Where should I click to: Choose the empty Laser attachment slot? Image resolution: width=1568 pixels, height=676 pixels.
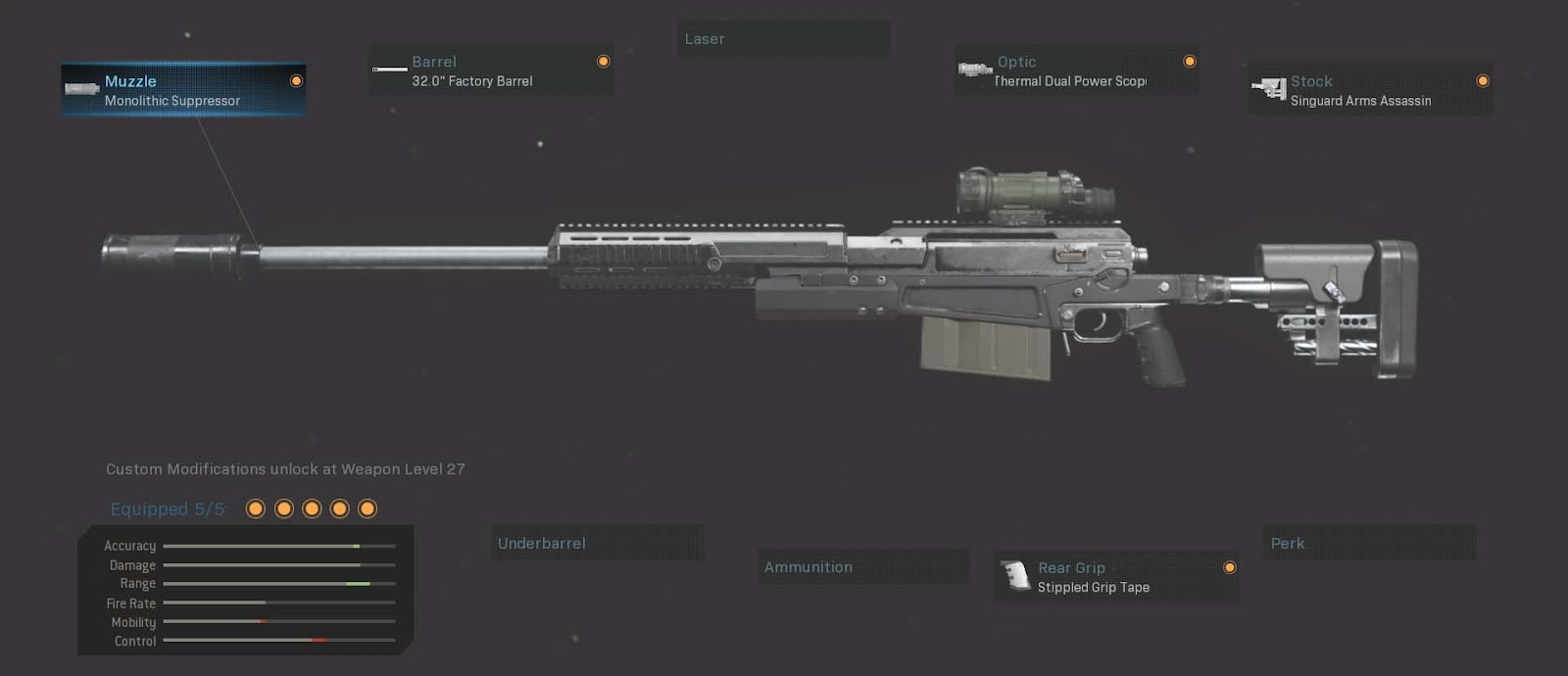(x=783, y=39)
